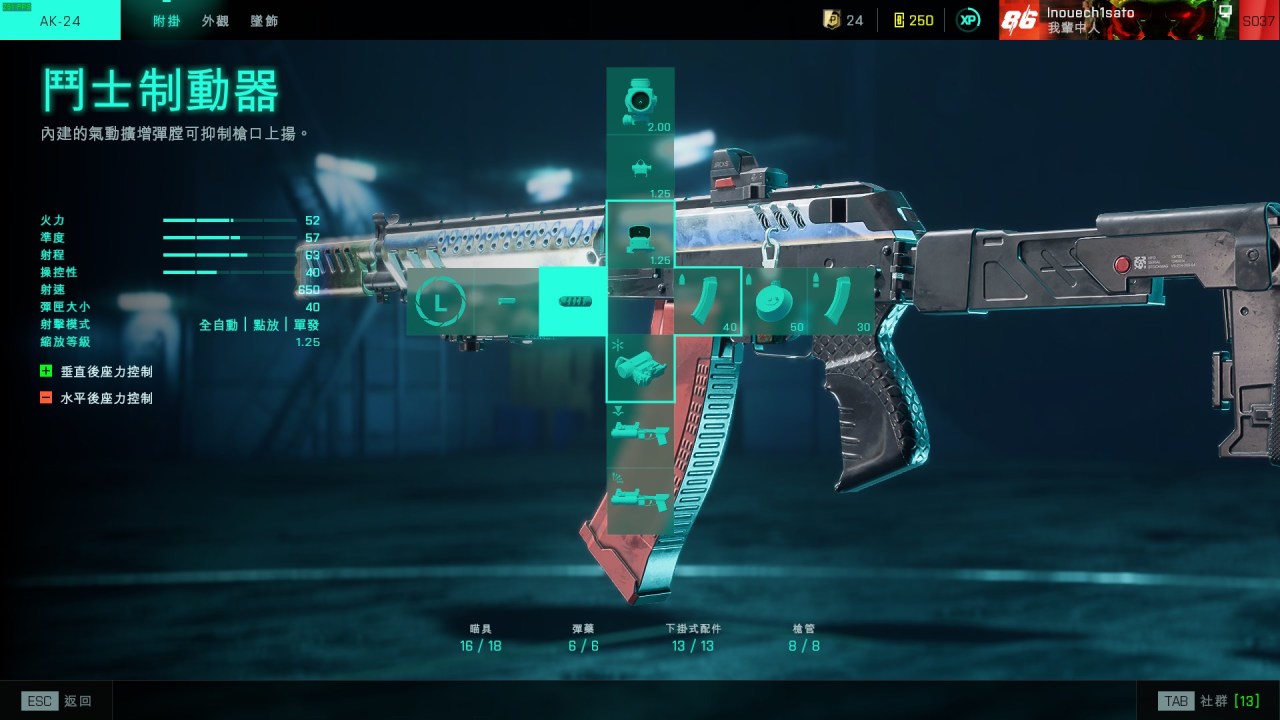The height and width of the screenshot is (720, 1280).
Task: Select the 30-round magazine option
Action: (842, 300)
